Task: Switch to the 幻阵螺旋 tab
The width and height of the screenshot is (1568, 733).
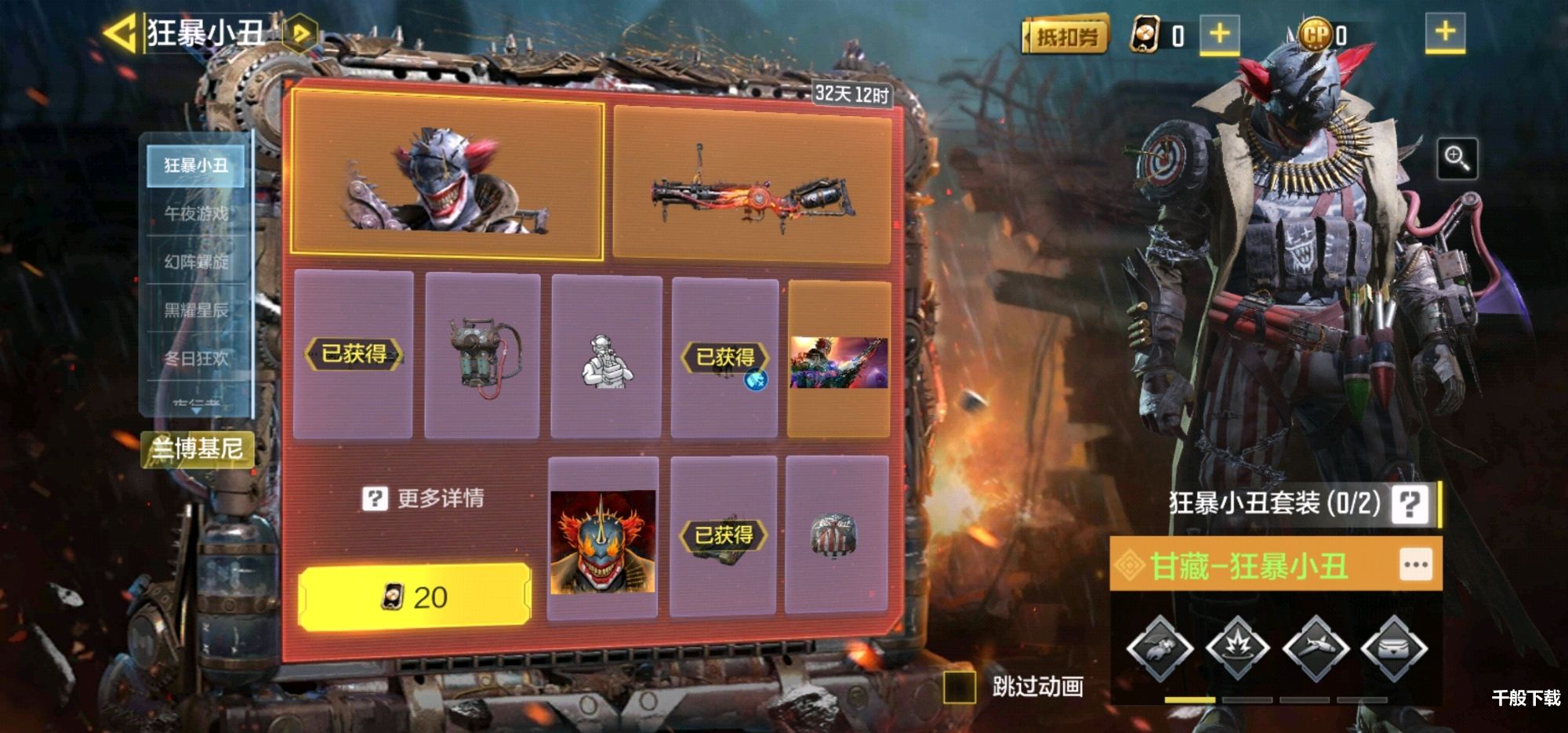Action: coord(196,262)
